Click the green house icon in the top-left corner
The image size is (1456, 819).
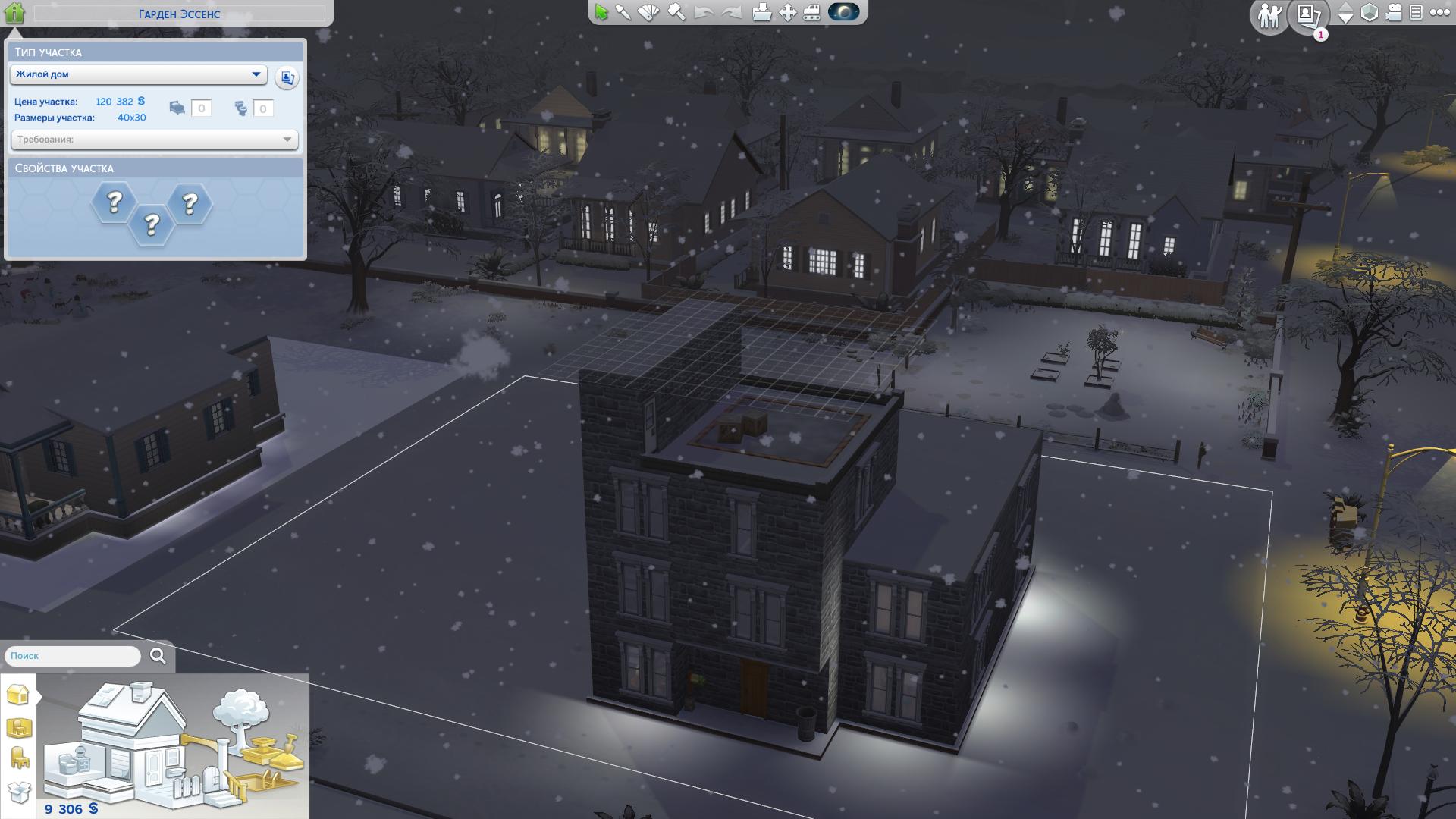point(14,13)
